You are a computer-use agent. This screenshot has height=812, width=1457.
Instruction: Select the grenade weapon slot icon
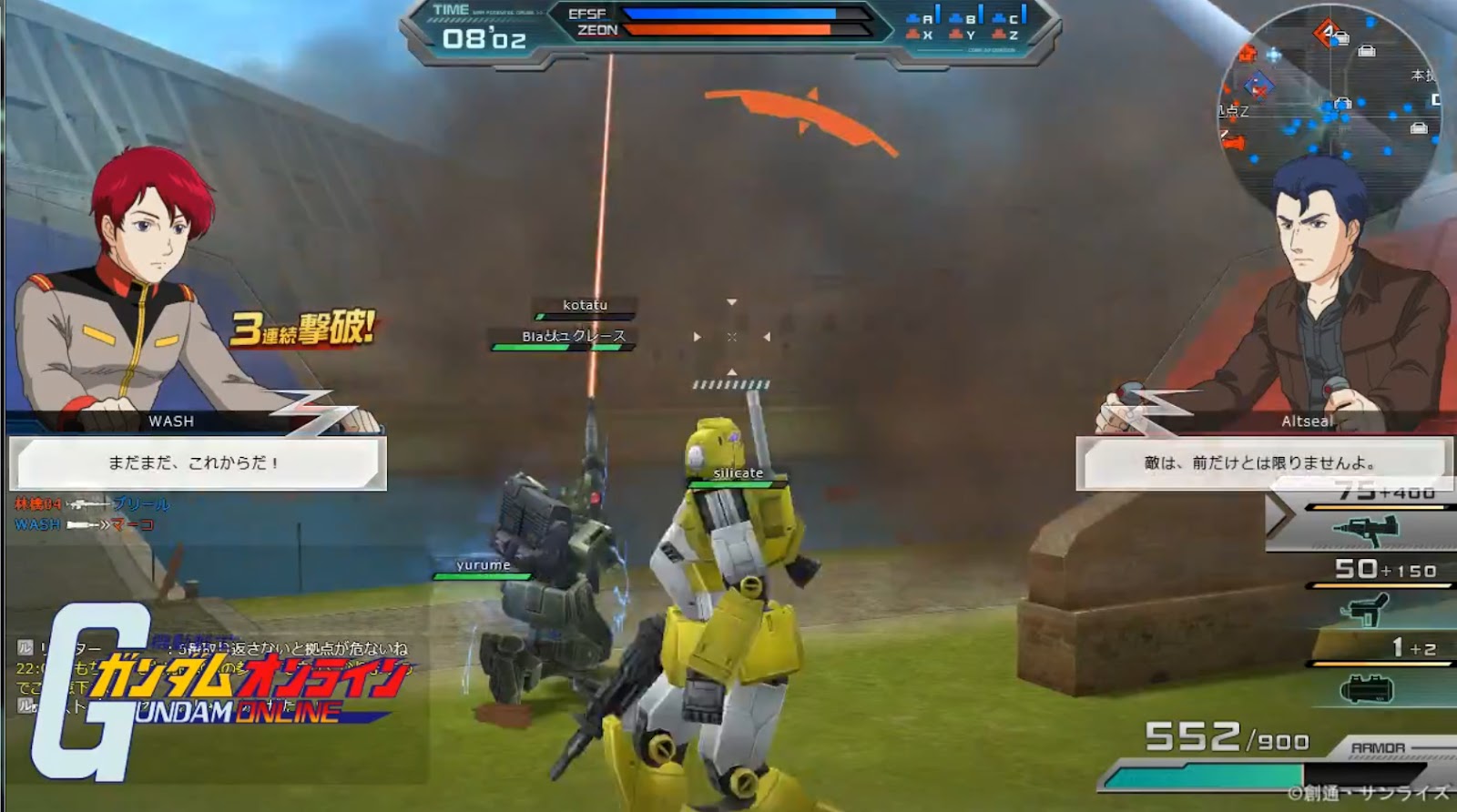[x=1367, y=687]
